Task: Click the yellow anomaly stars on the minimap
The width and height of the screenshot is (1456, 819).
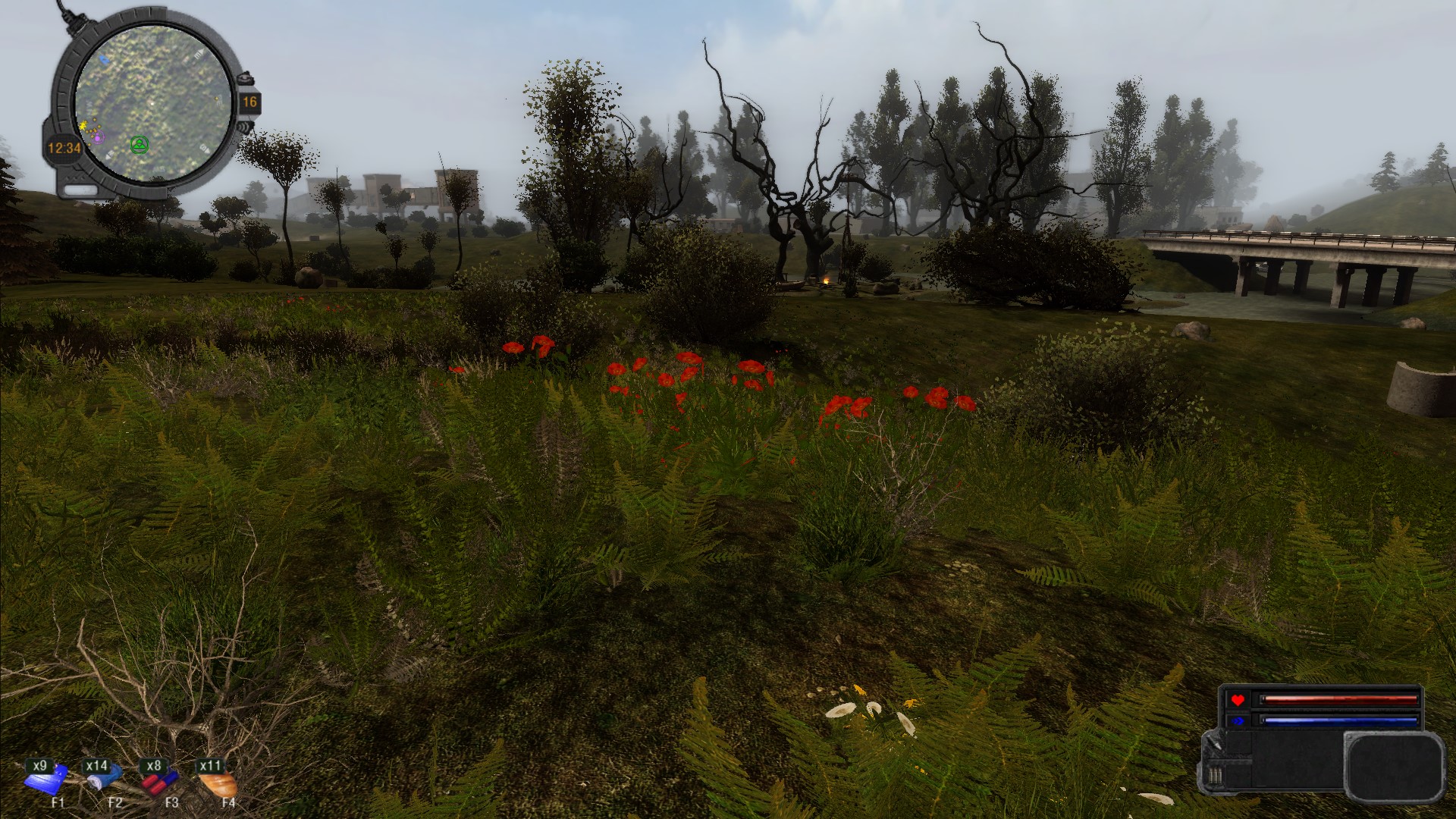Action: (x=84, y=125)
